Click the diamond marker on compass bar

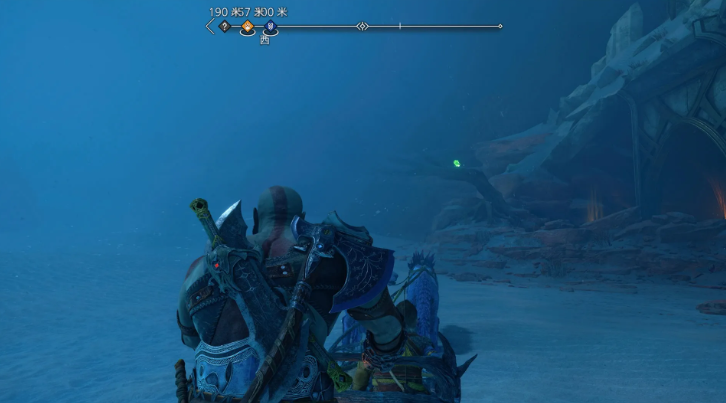pyautogui.click(x=362, y=26)
